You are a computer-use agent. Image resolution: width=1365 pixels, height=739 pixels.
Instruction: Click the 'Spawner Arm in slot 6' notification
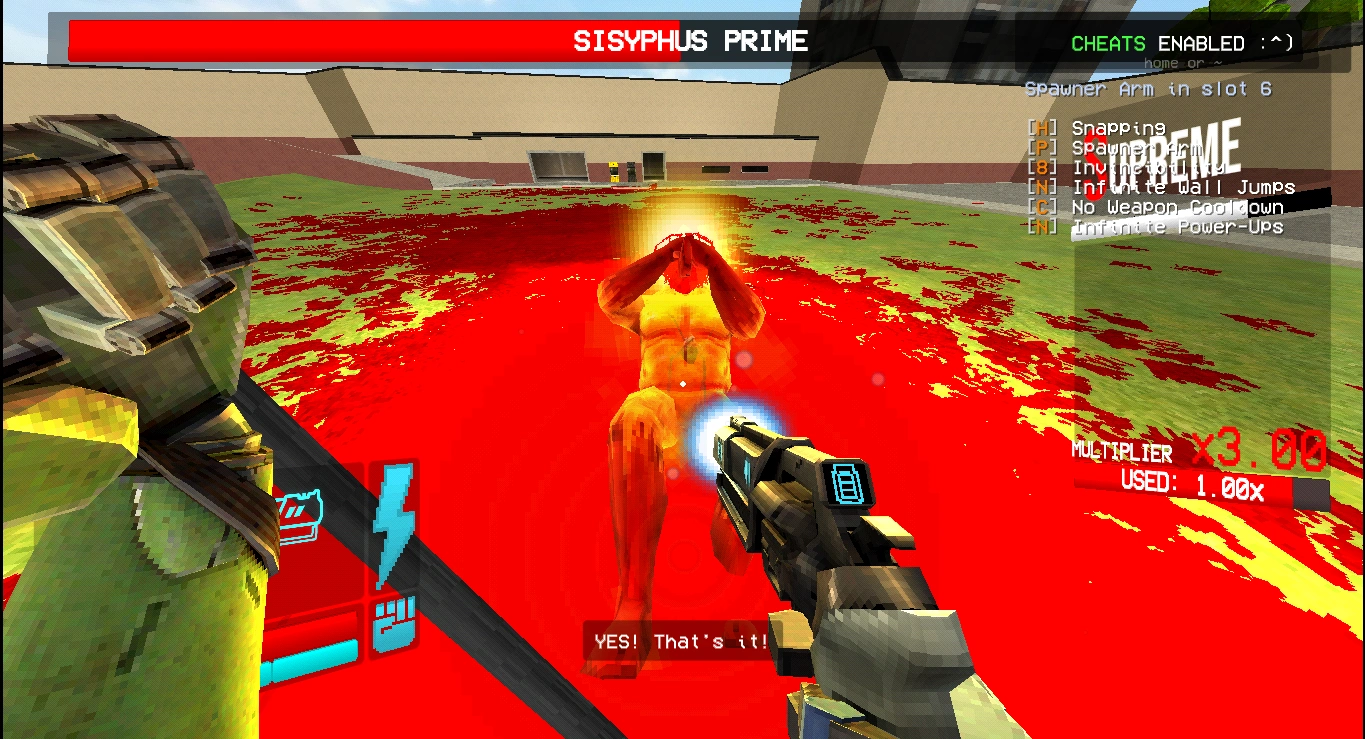point(1150,89)
